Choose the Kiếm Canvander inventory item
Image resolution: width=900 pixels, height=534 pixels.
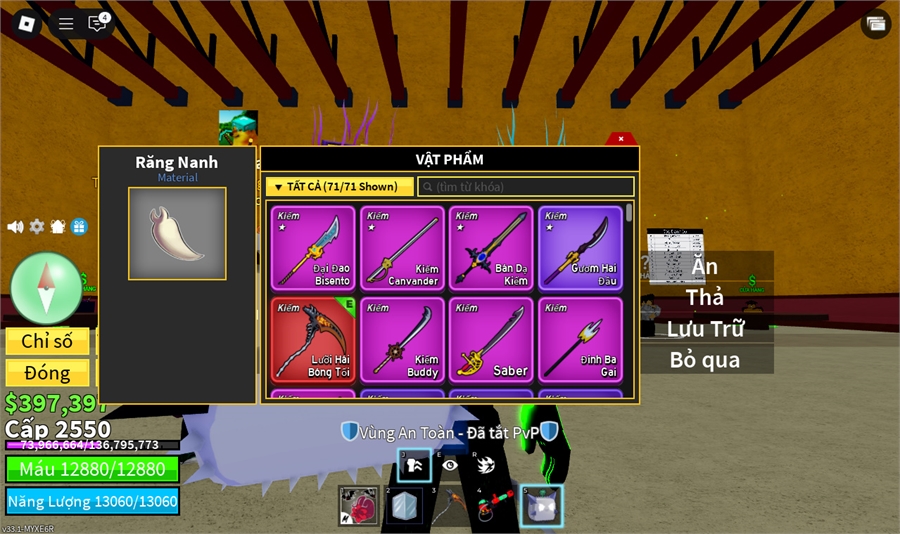pyautogui.click(x=402, y=248)
